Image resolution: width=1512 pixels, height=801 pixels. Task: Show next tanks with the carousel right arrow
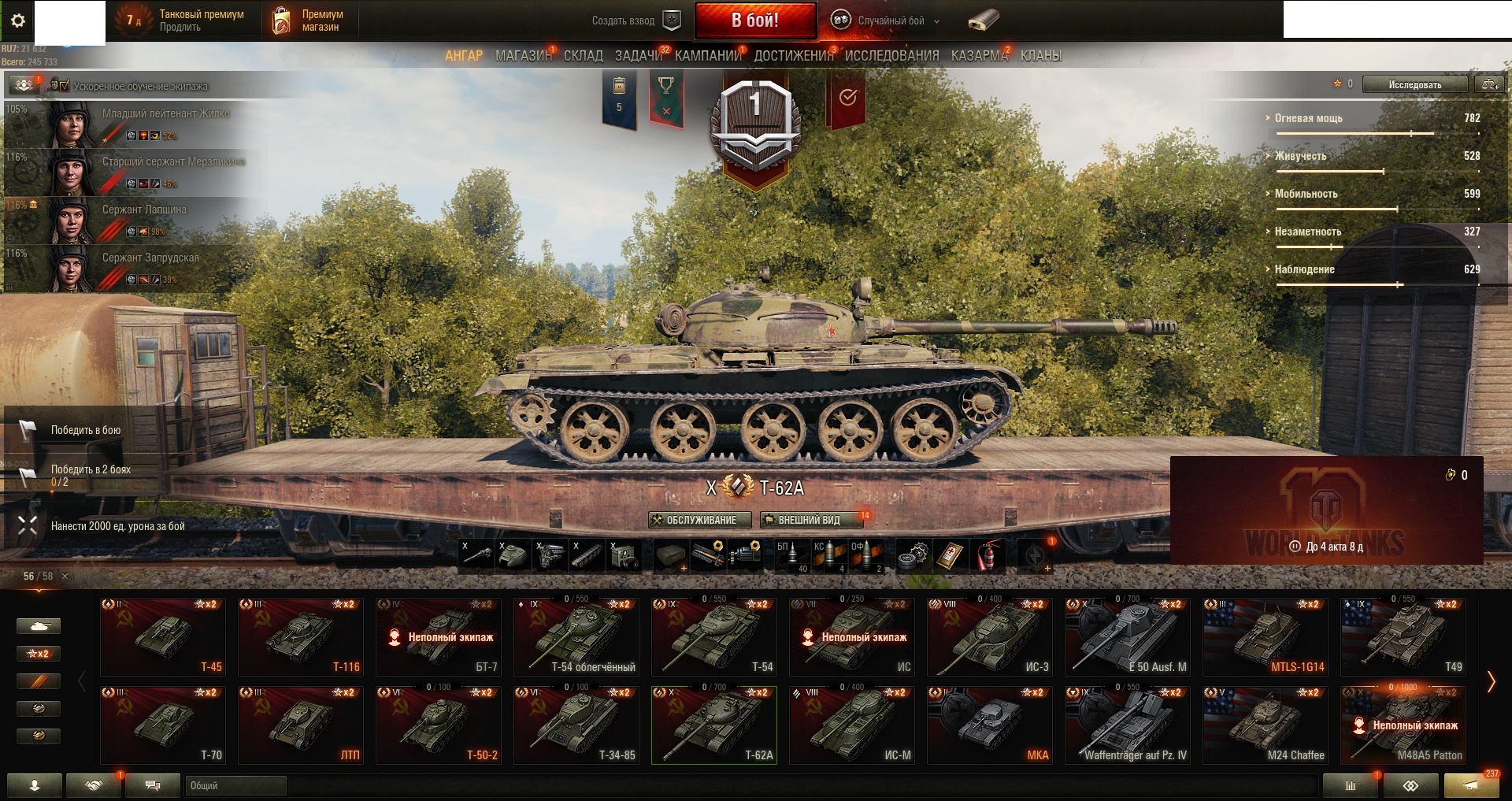click(x=1491, y=681)
